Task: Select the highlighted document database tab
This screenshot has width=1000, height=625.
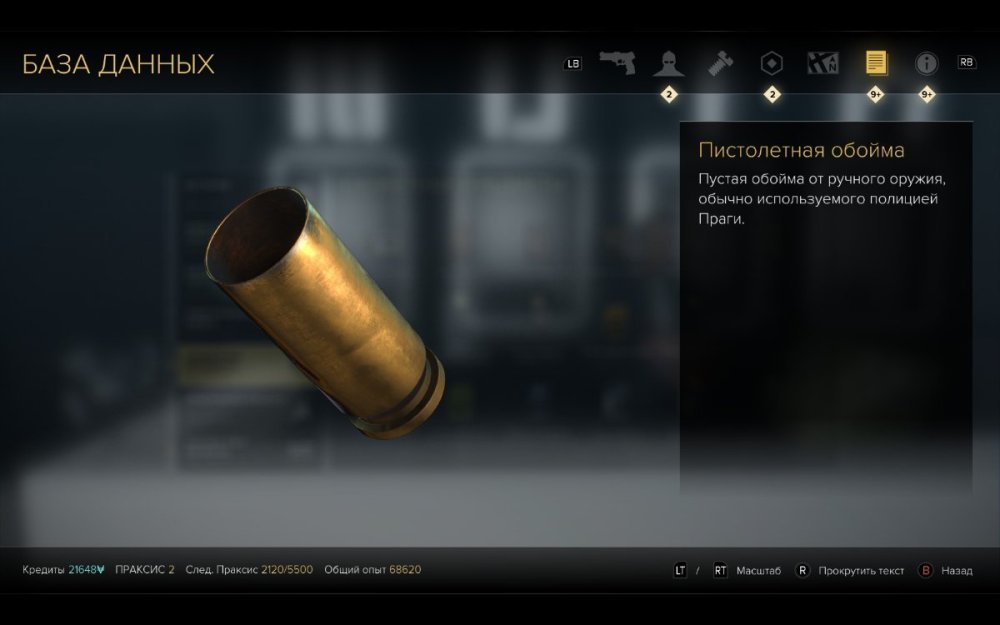Action: pyautogui.click(x=876, y=63)
